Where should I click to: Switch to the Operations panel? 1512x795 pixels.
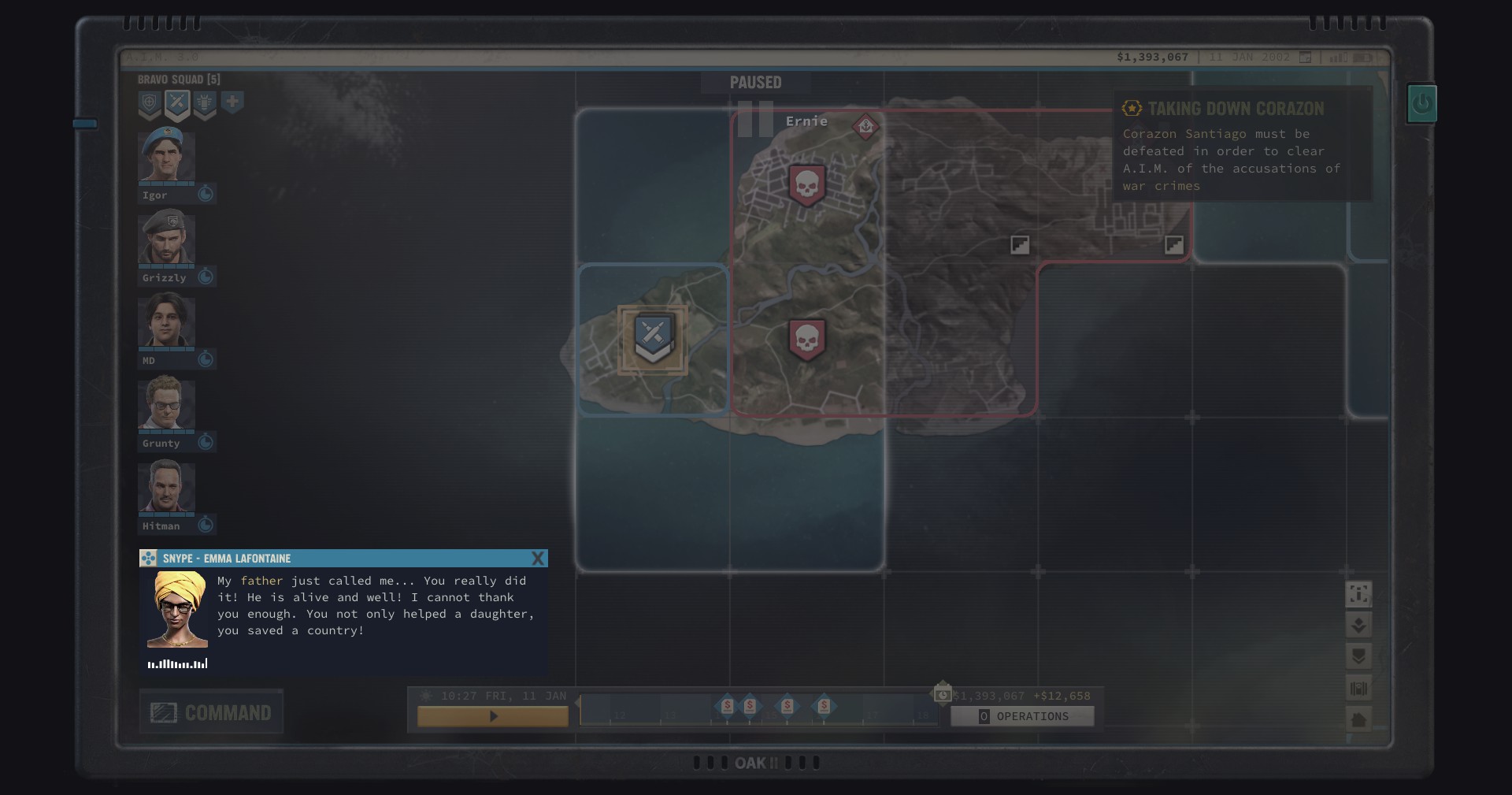pos(1021,716)
